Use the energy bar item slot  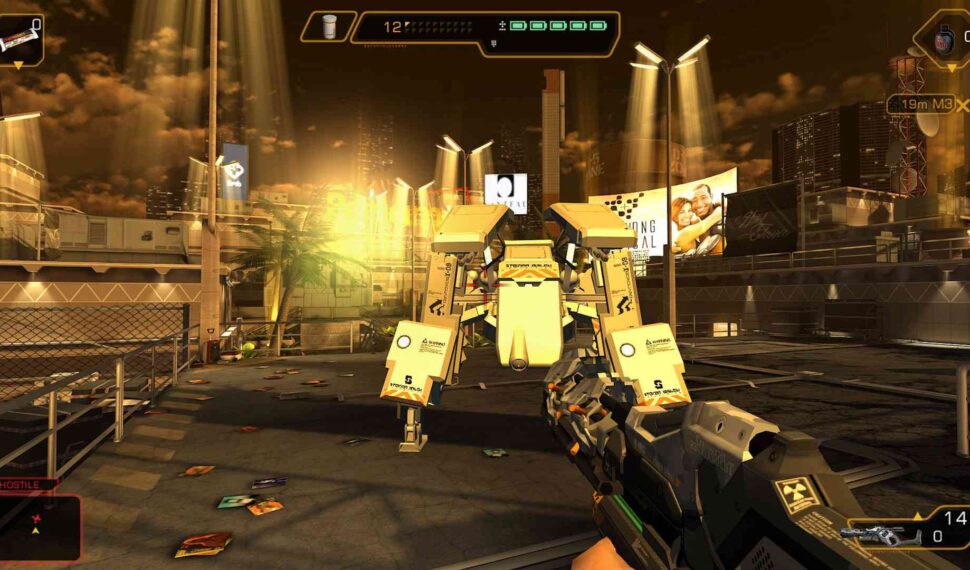20,40
